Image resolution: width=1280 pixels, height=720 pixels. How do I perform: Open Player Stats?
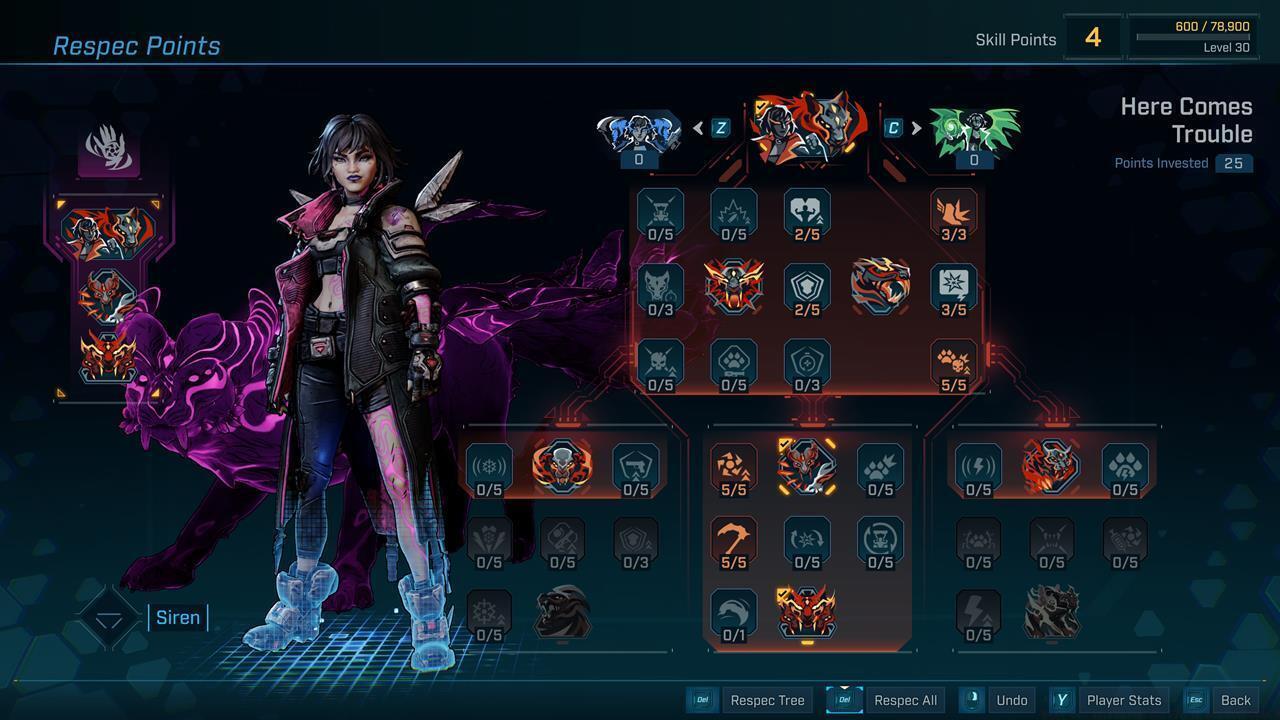tap(1123, 700)
